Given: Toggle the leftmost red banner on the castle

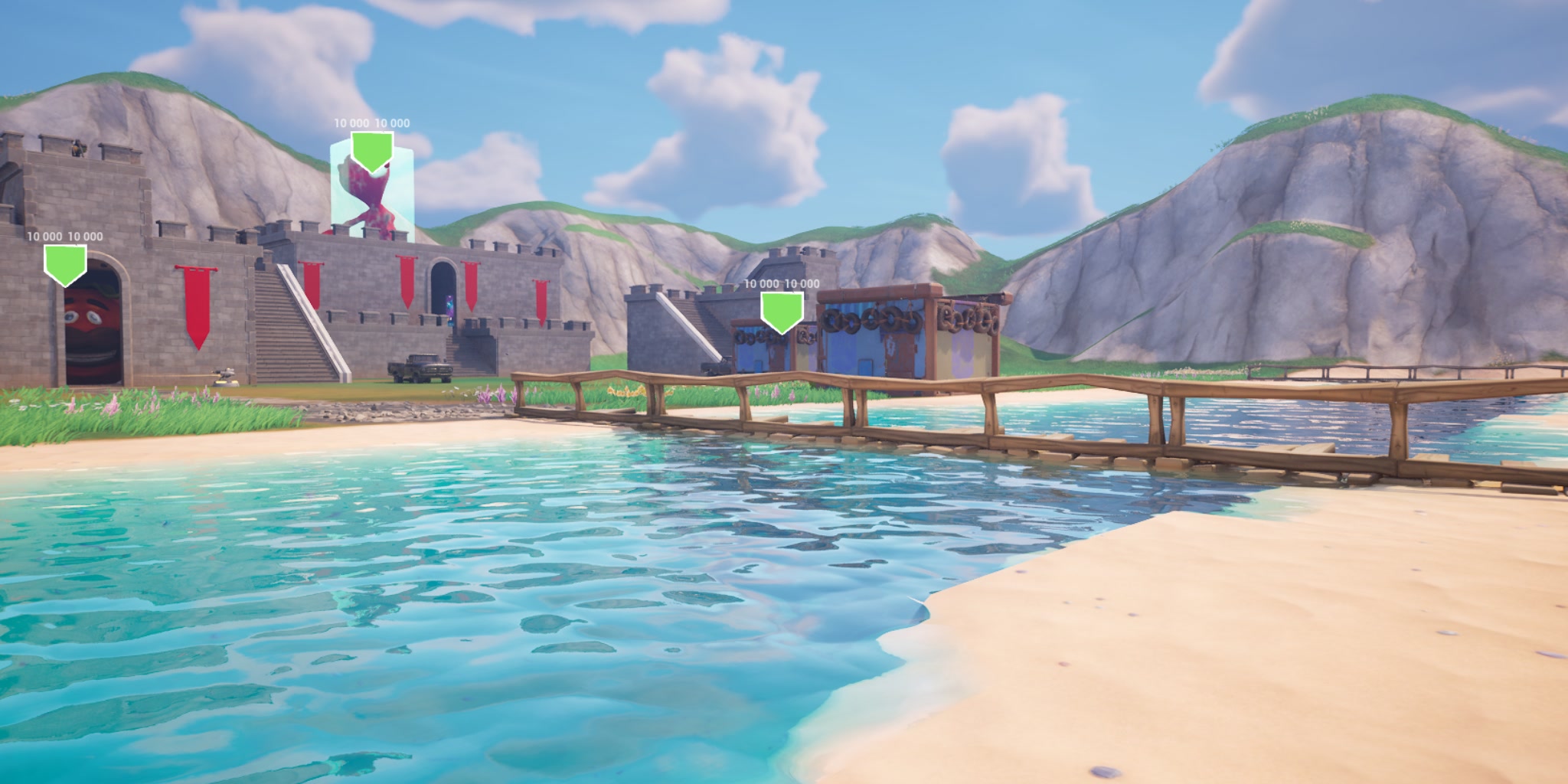Looking at the screenshot, I should (x=196, y=300).
